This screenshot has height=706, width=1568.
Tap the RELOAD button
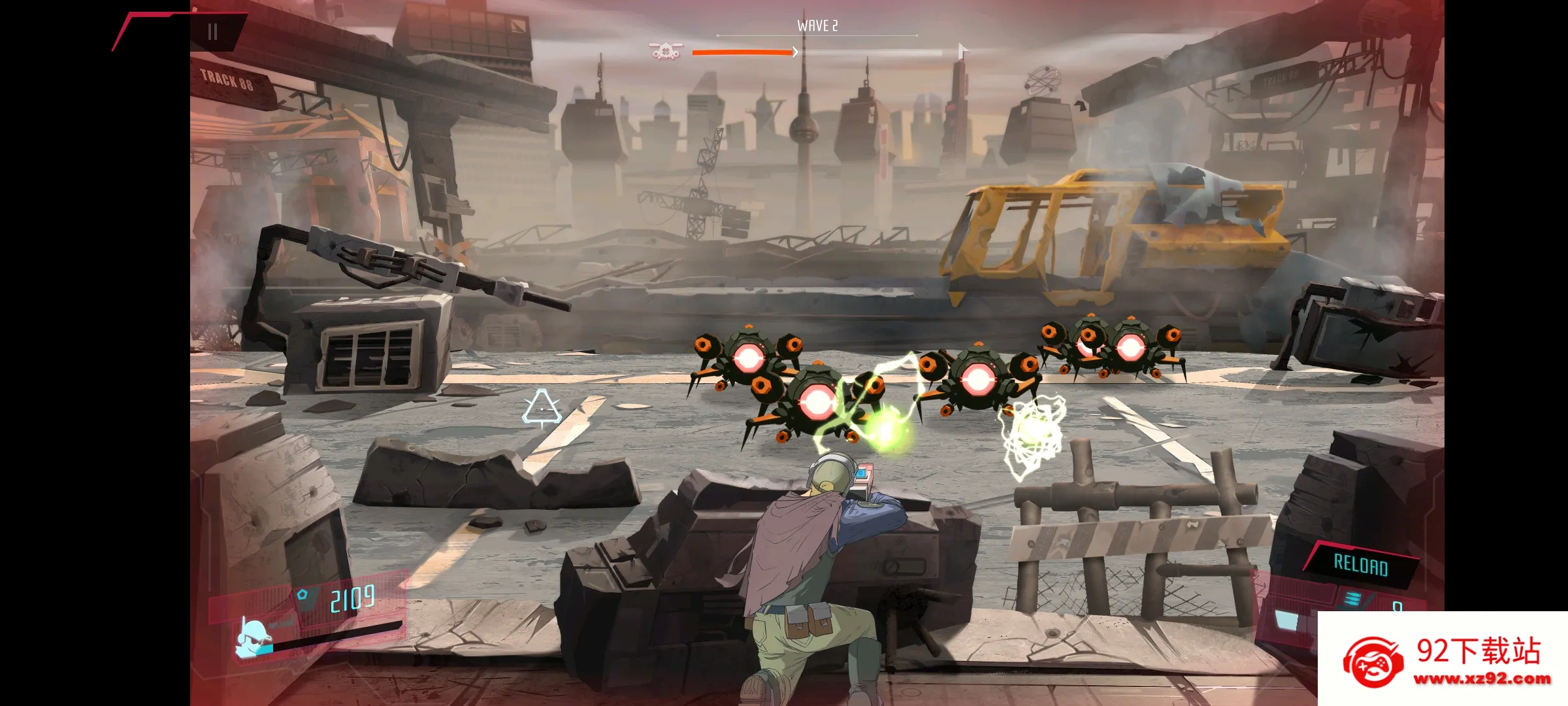tap(1360, 565)
